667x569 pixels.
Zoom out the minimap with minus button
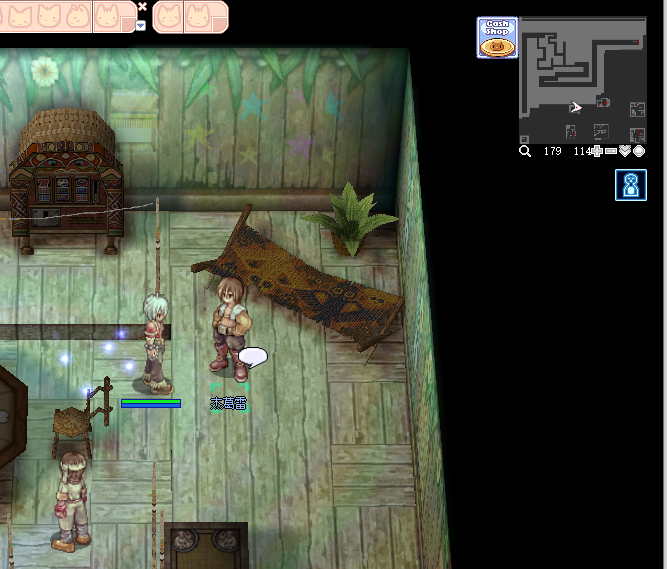[611, 151]
